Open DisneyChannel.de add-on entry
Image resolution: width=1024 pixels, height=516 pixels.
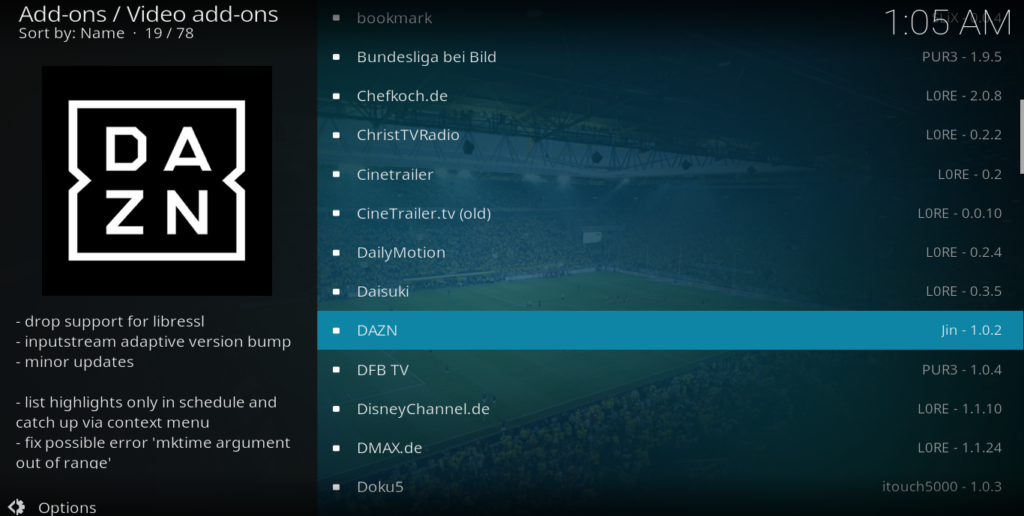point(423,409)
